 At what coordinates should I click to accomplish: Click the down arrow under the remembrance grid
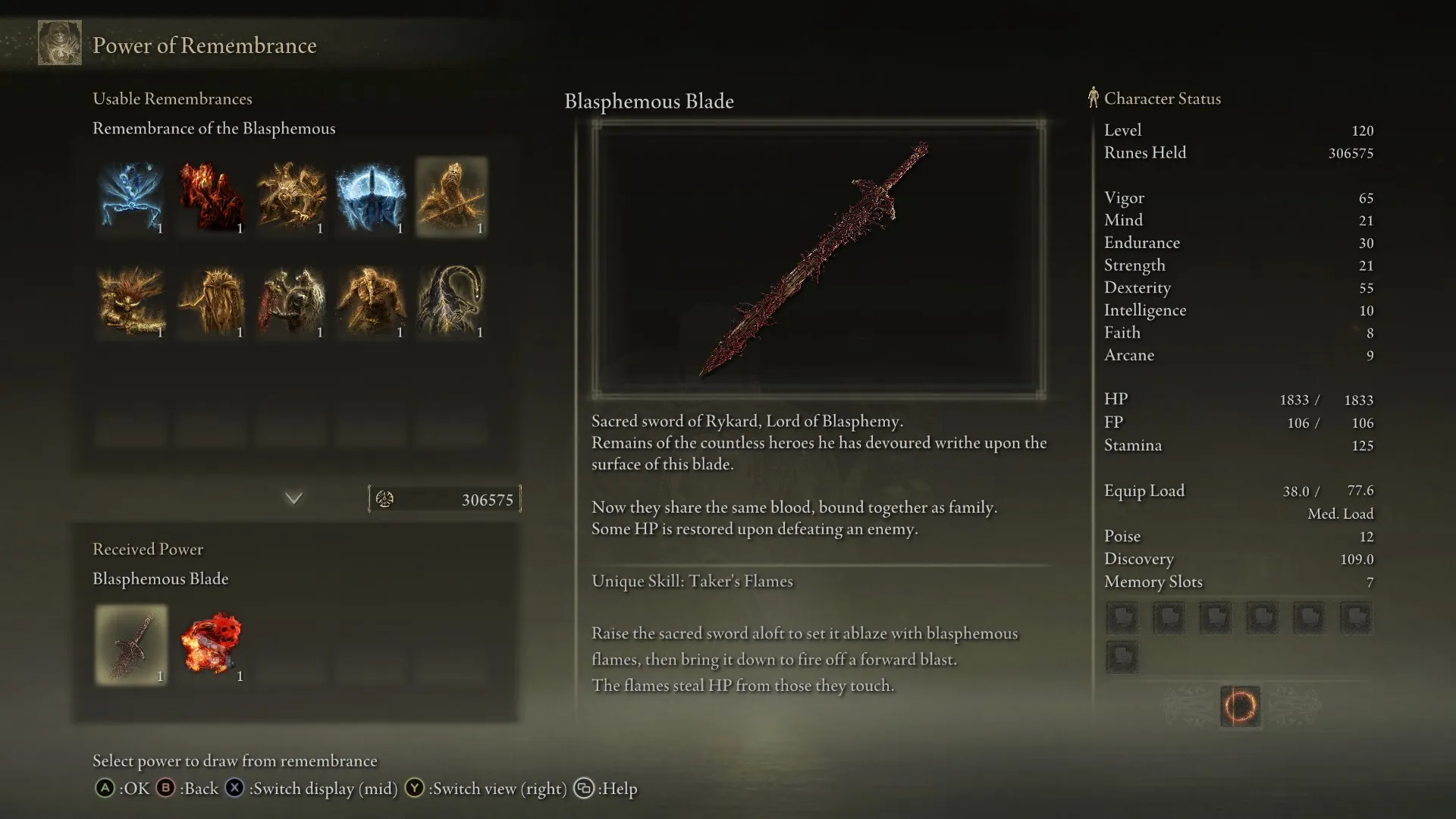pos(293,498)
